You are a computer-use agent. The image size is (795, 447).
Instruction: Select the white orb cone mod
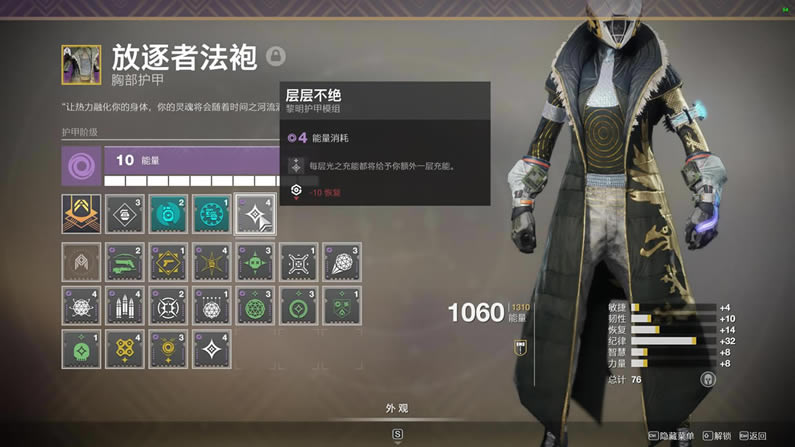[340, 262]
